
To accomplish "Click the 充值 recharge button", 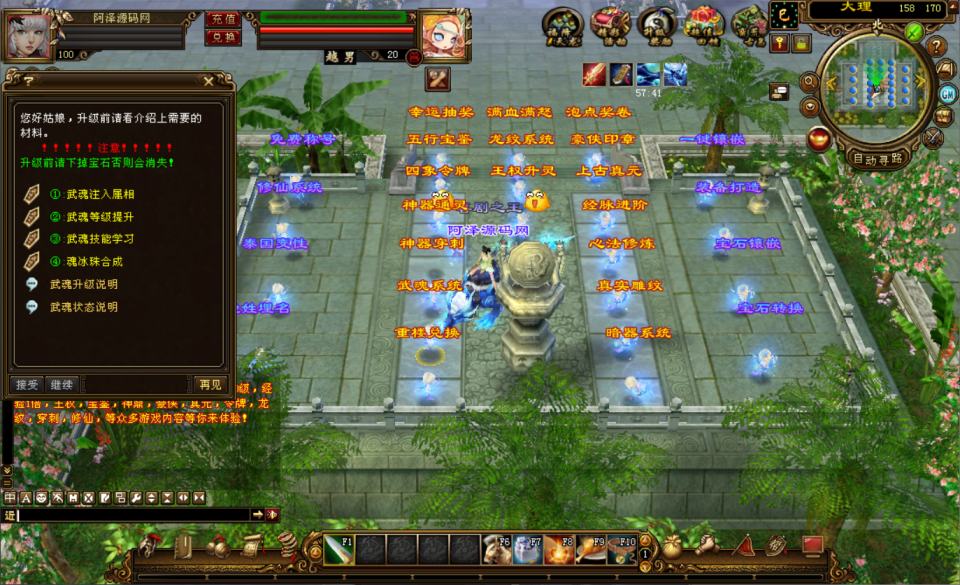I will point(221,19).
